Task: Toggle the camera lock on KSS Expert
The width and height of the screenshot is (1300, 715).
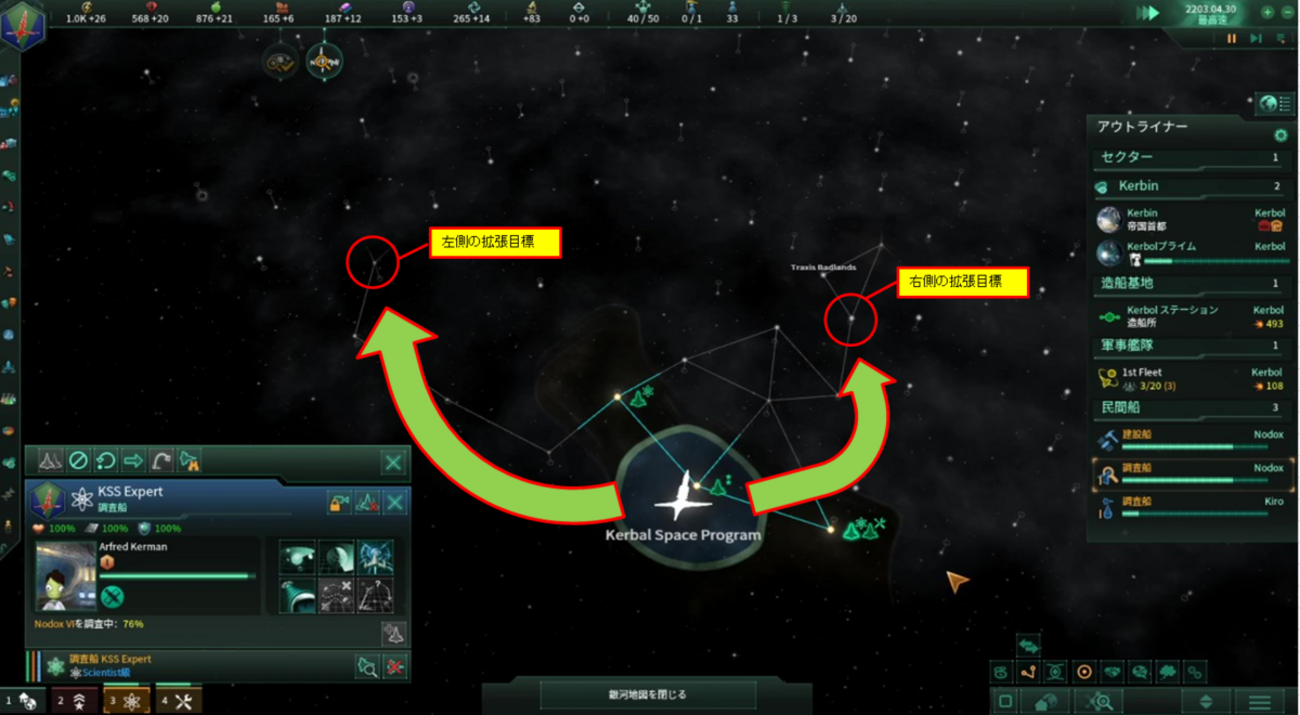Action: click(x=339, y=502)
